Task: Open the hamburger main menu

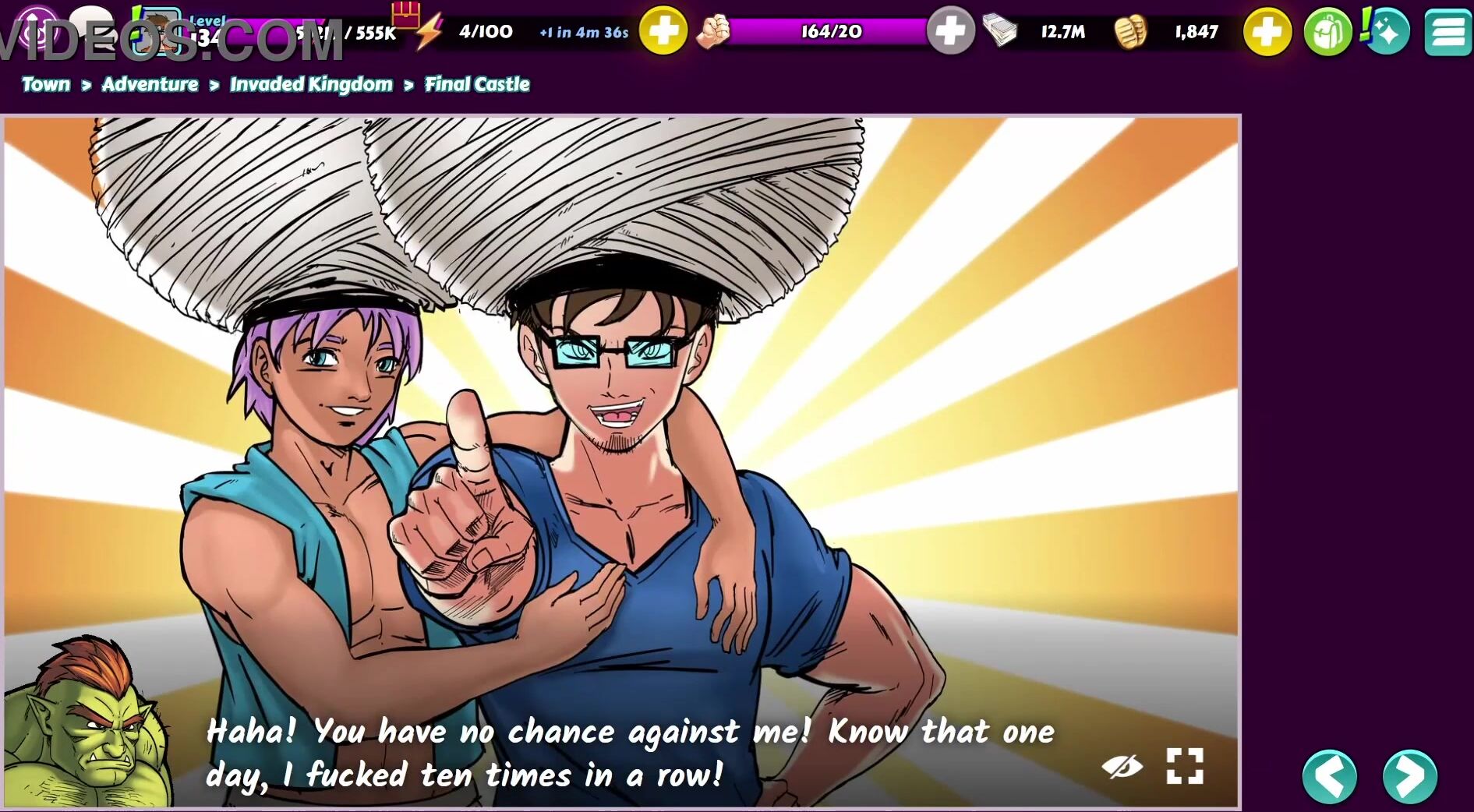Action: coord(1447,33)
